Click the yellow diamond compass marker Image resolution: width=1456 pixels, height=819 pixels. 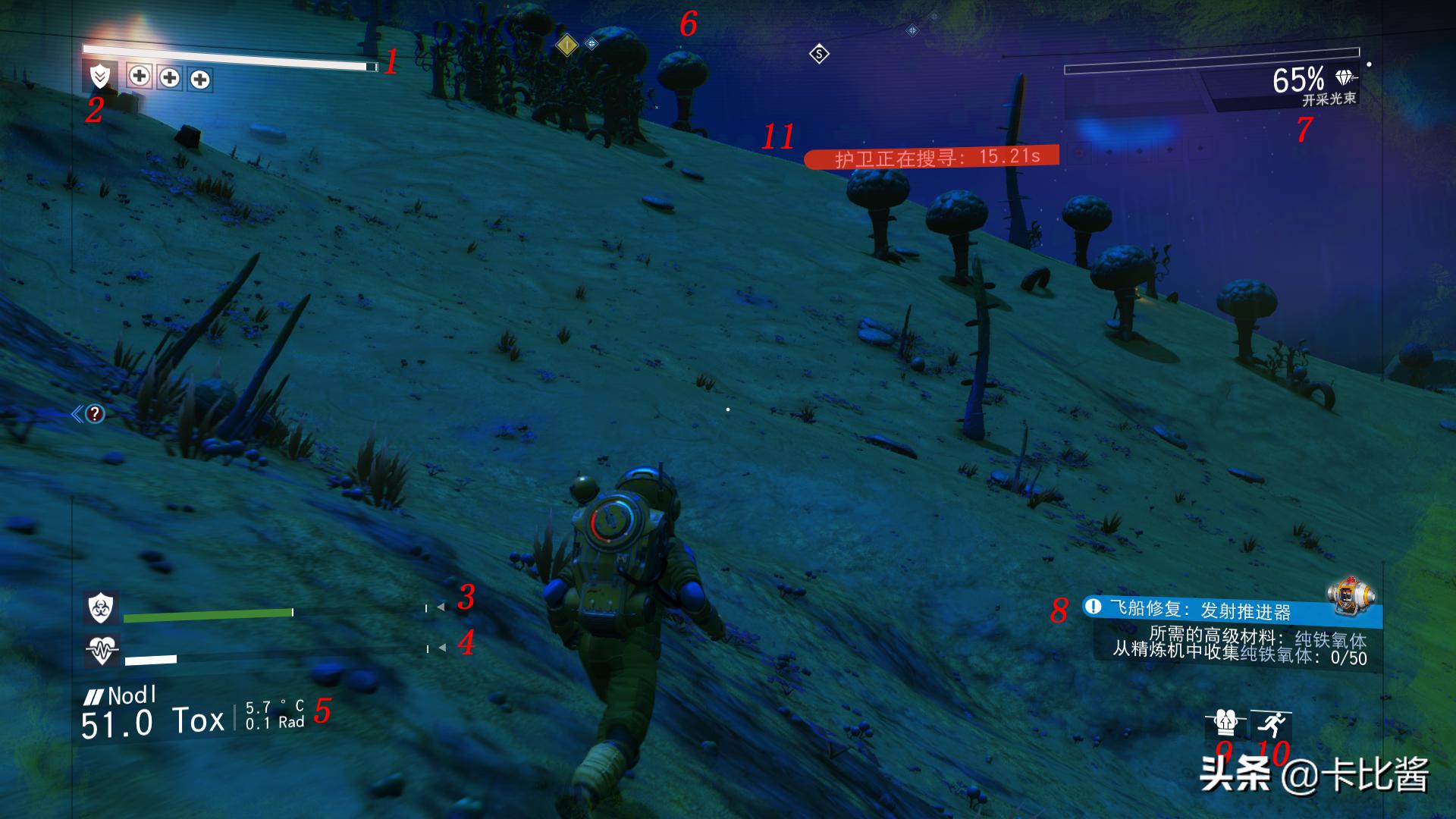566,45
